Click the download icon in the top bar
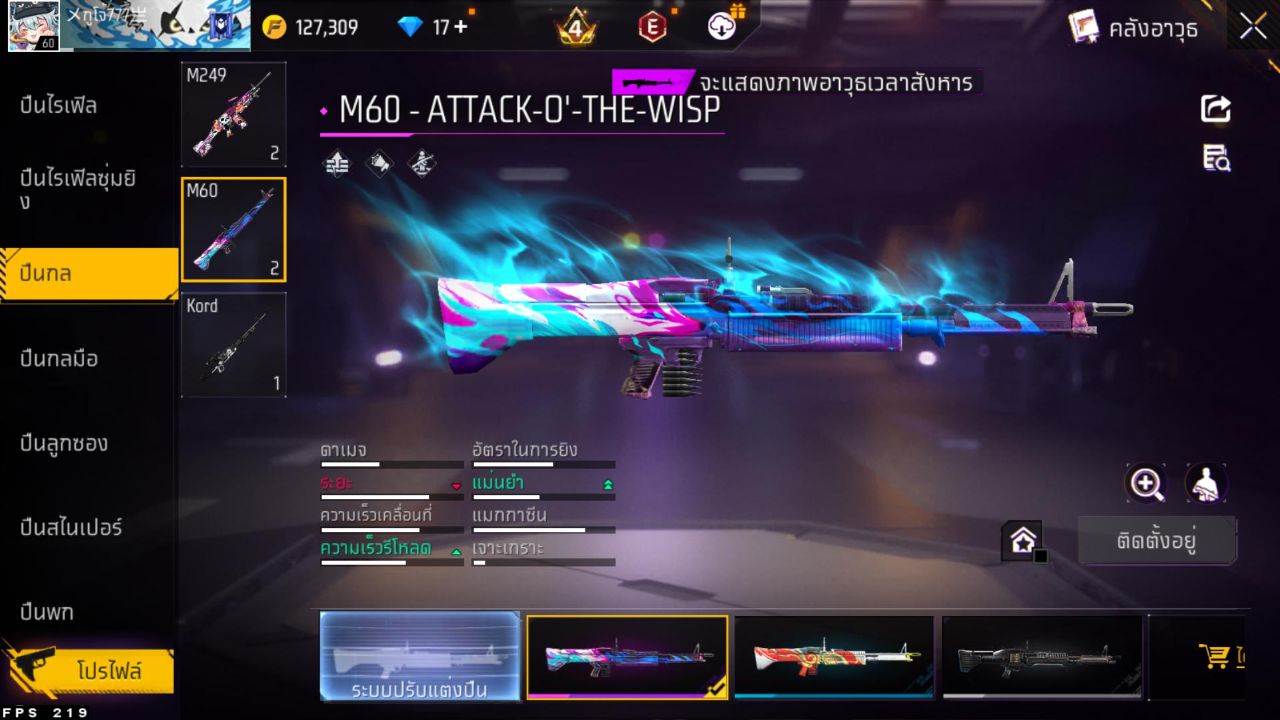The image size is (1280, 720). click(x=720, y=27)
